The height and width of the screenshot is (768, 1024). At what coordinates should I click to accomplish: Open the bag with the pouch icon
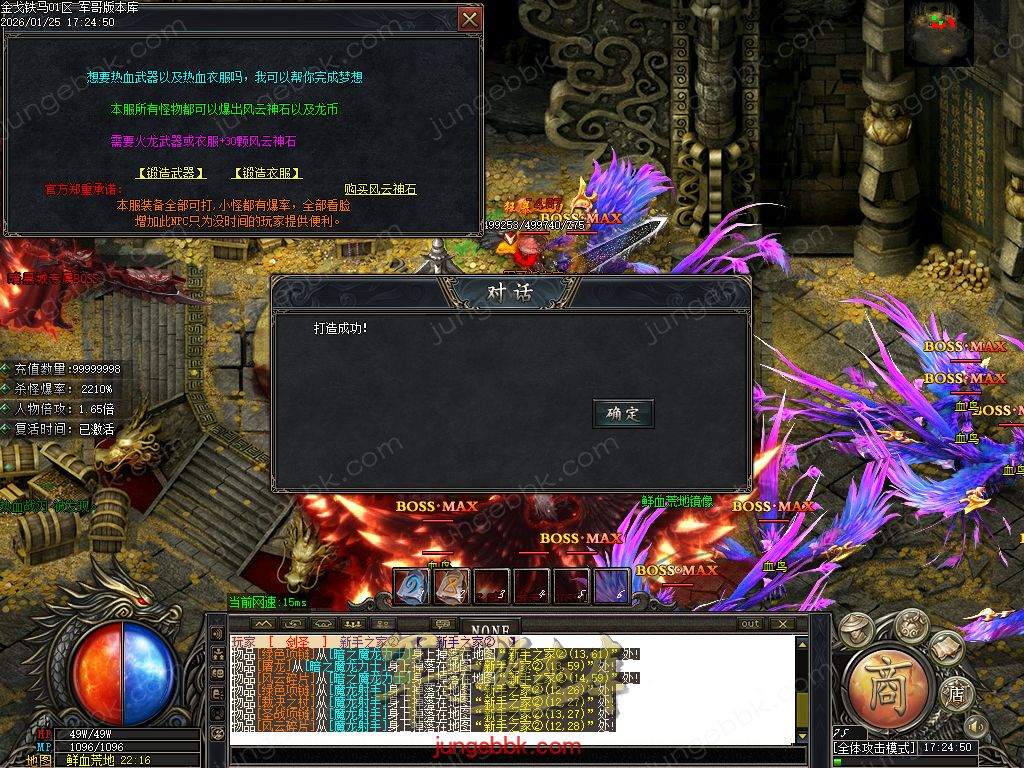pos(911,625)
